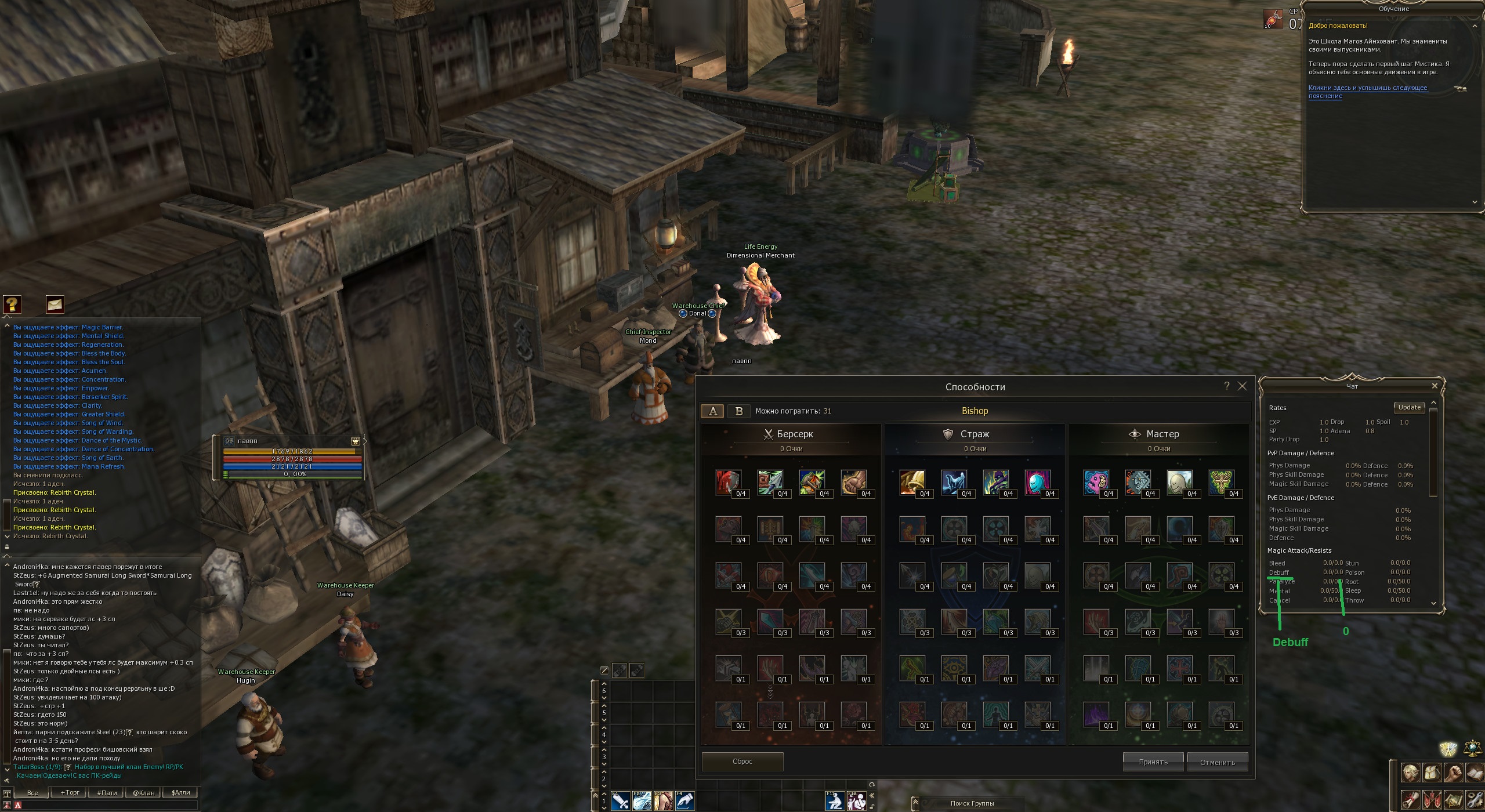Close the Чат stats panel
The height and width of the screenshot is (812, 1485).
[x=1435, y=386]
